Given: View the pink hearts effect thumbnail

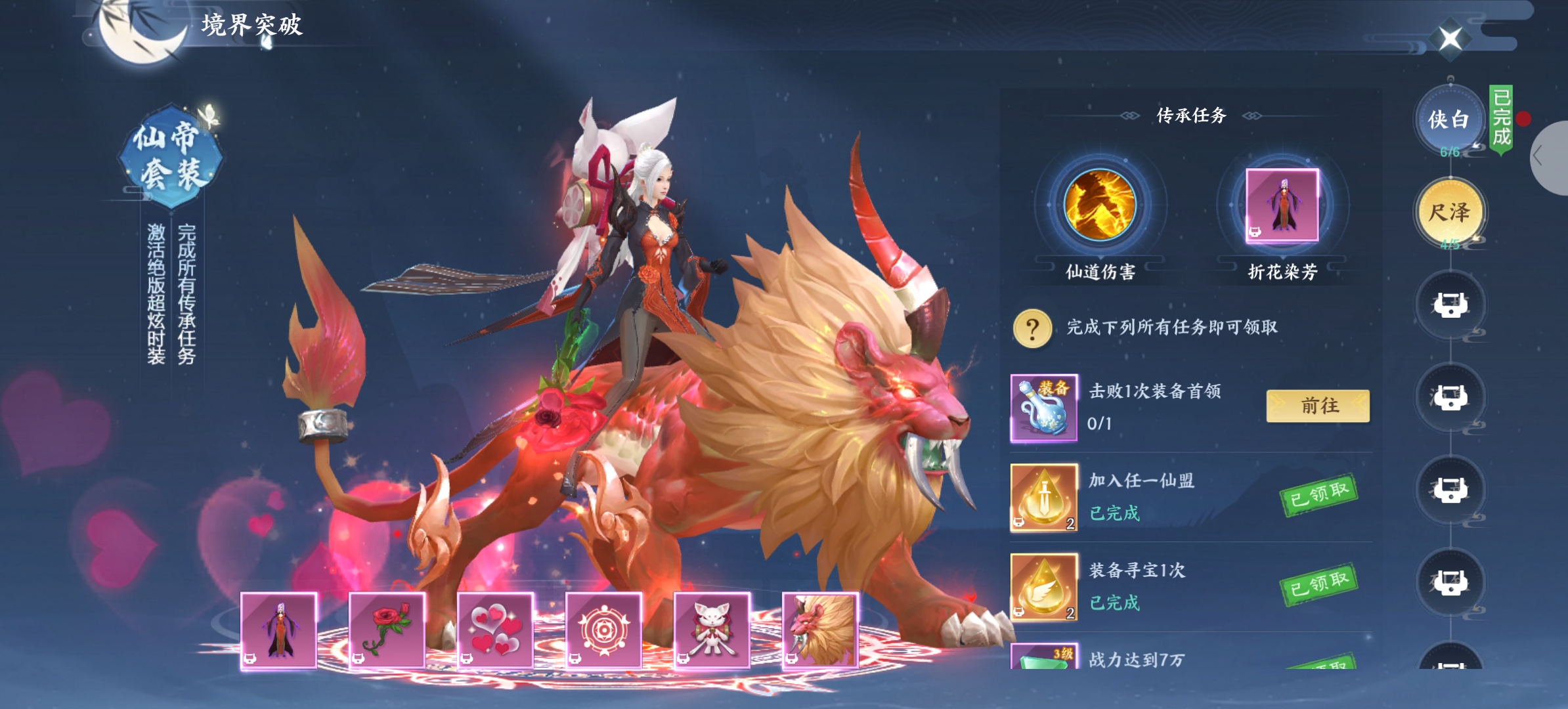Looking at the screenshot, I should [495, 630].
